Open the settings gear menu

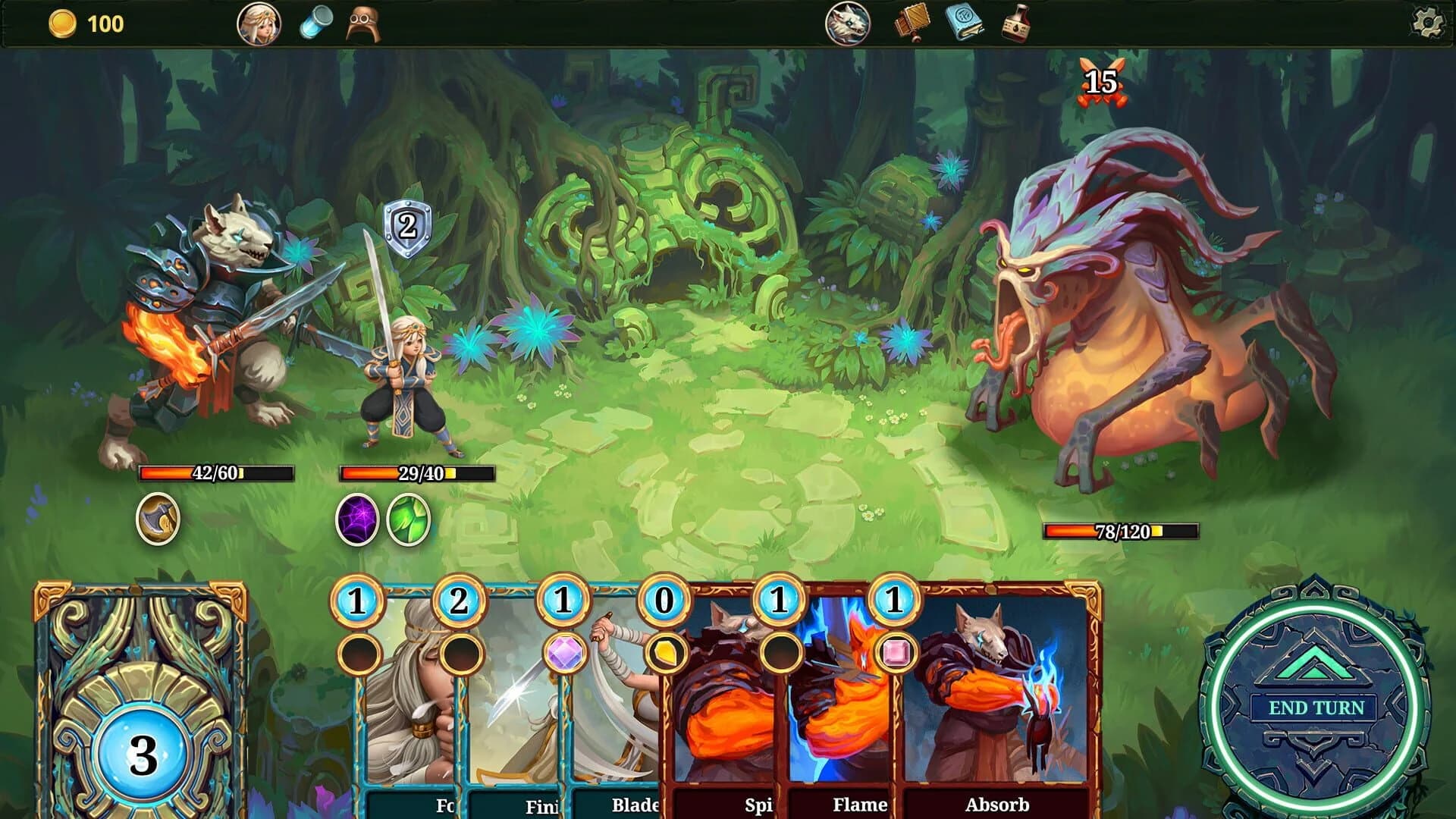(x=1429, y=23)
